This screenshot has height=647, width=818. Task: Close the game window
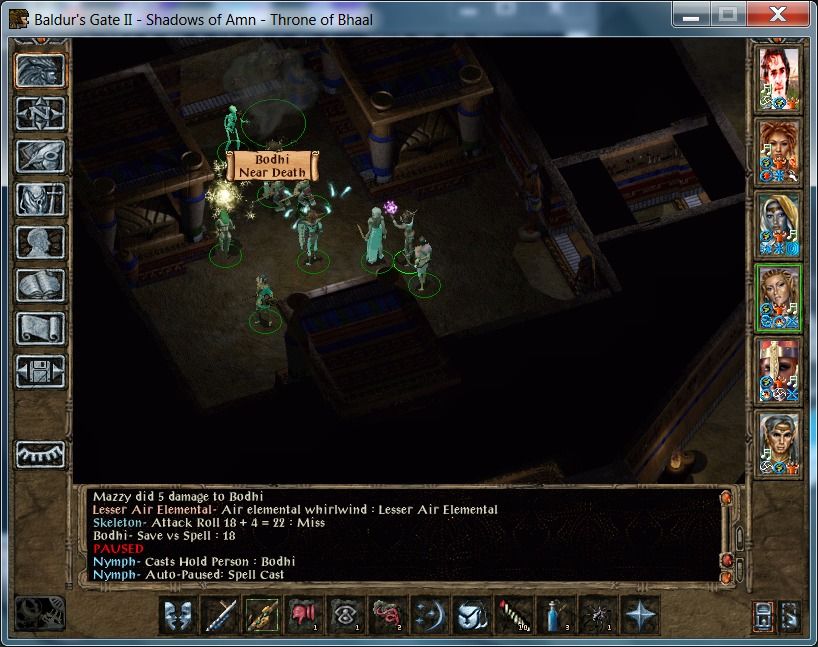(775, 14)
